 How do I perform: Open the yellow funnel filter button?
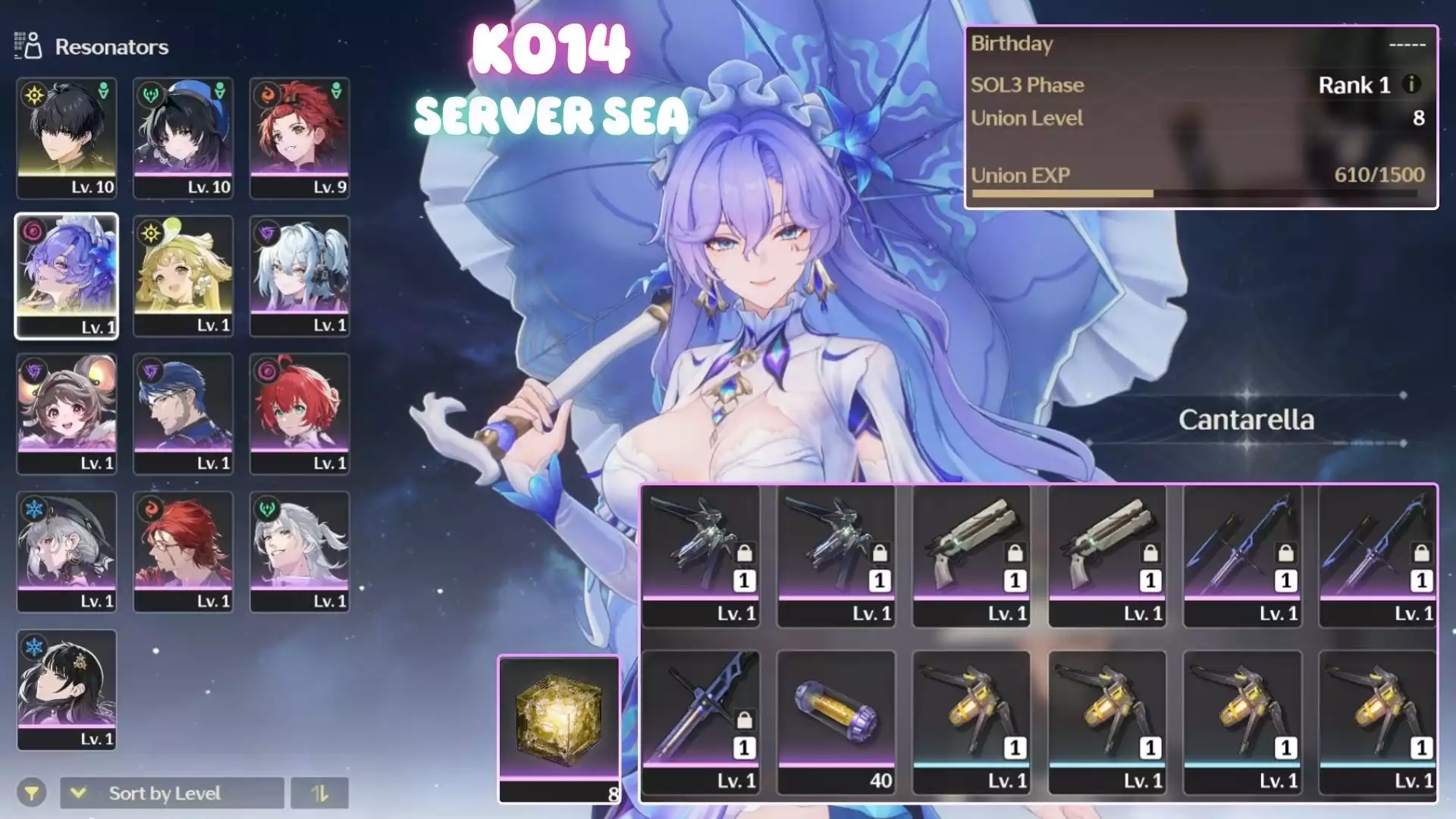32,793
